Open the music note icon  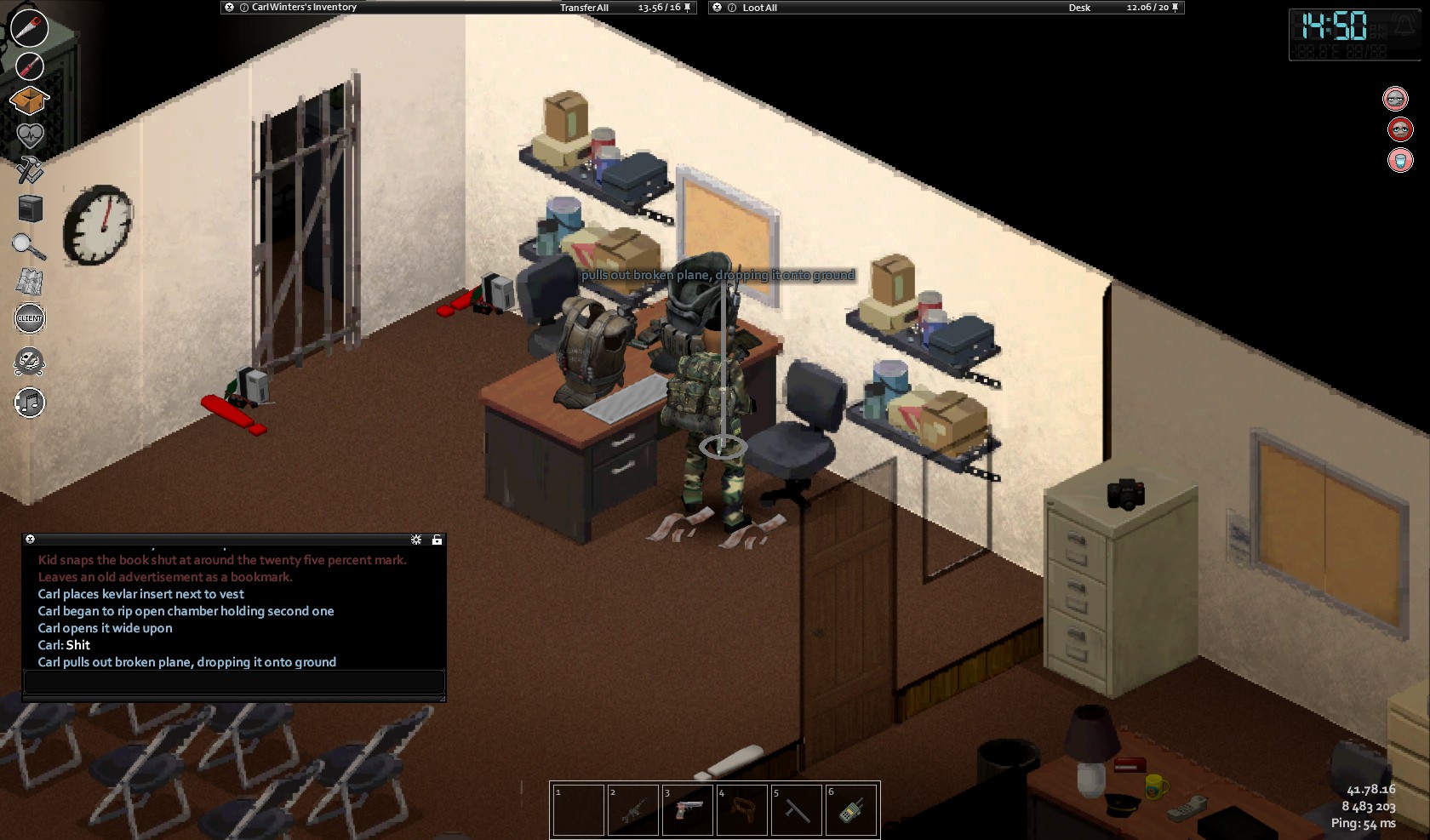point(30,403)
